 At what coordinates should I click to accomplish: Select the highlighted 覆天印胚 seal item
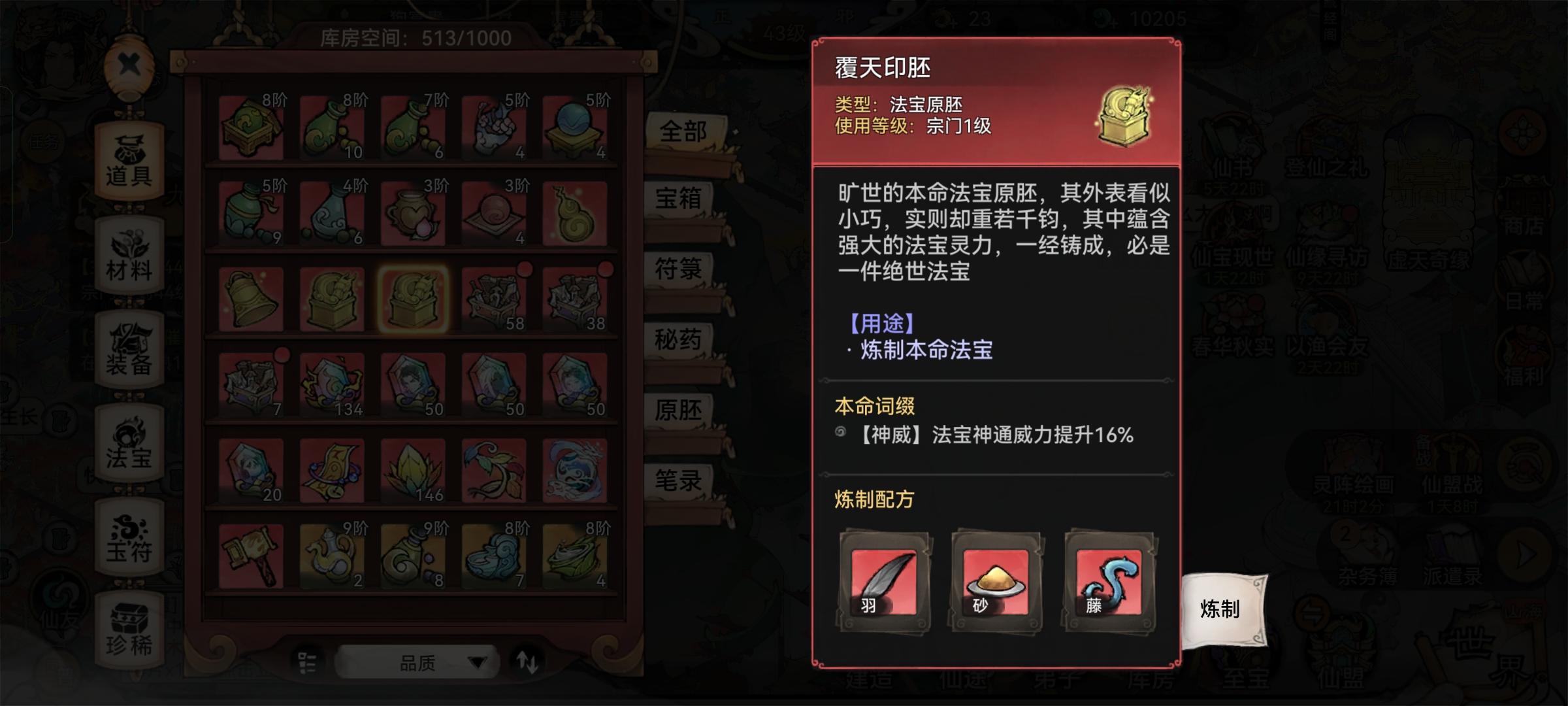[x=412, y=297]
